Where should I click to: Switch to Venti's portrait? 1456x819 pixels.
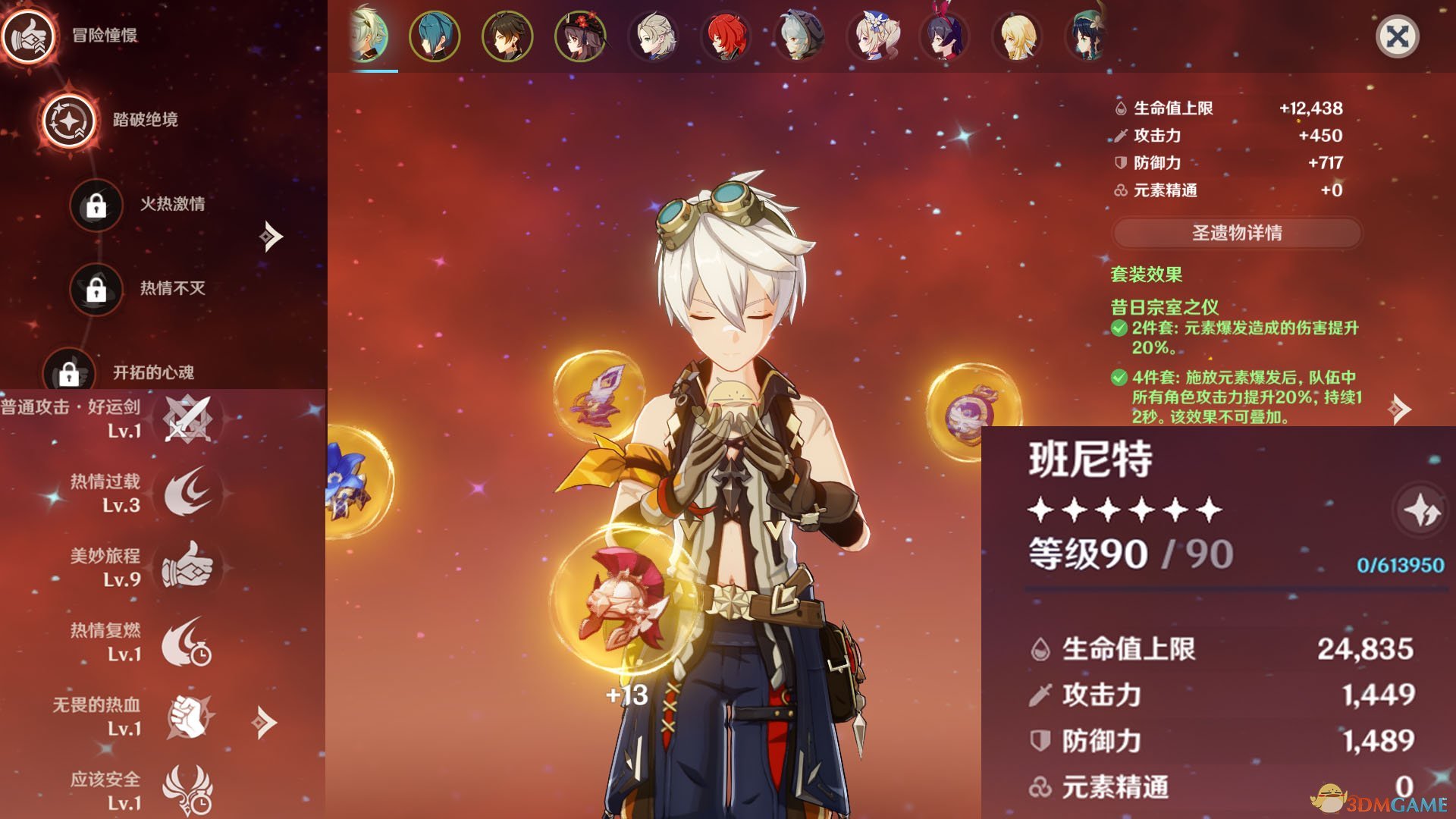[x=1090, y=36]
